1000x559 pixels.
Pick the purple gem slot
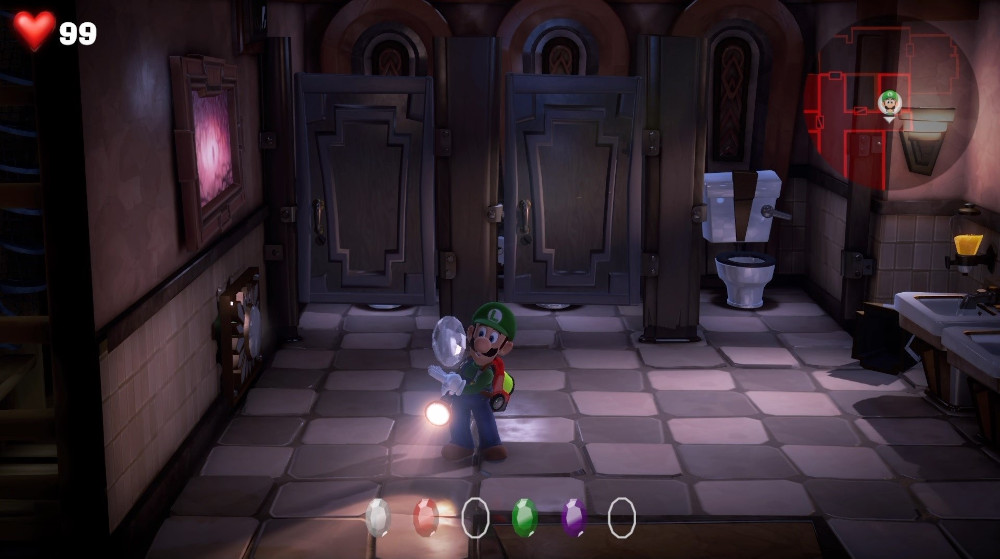(x=573, y=517)
